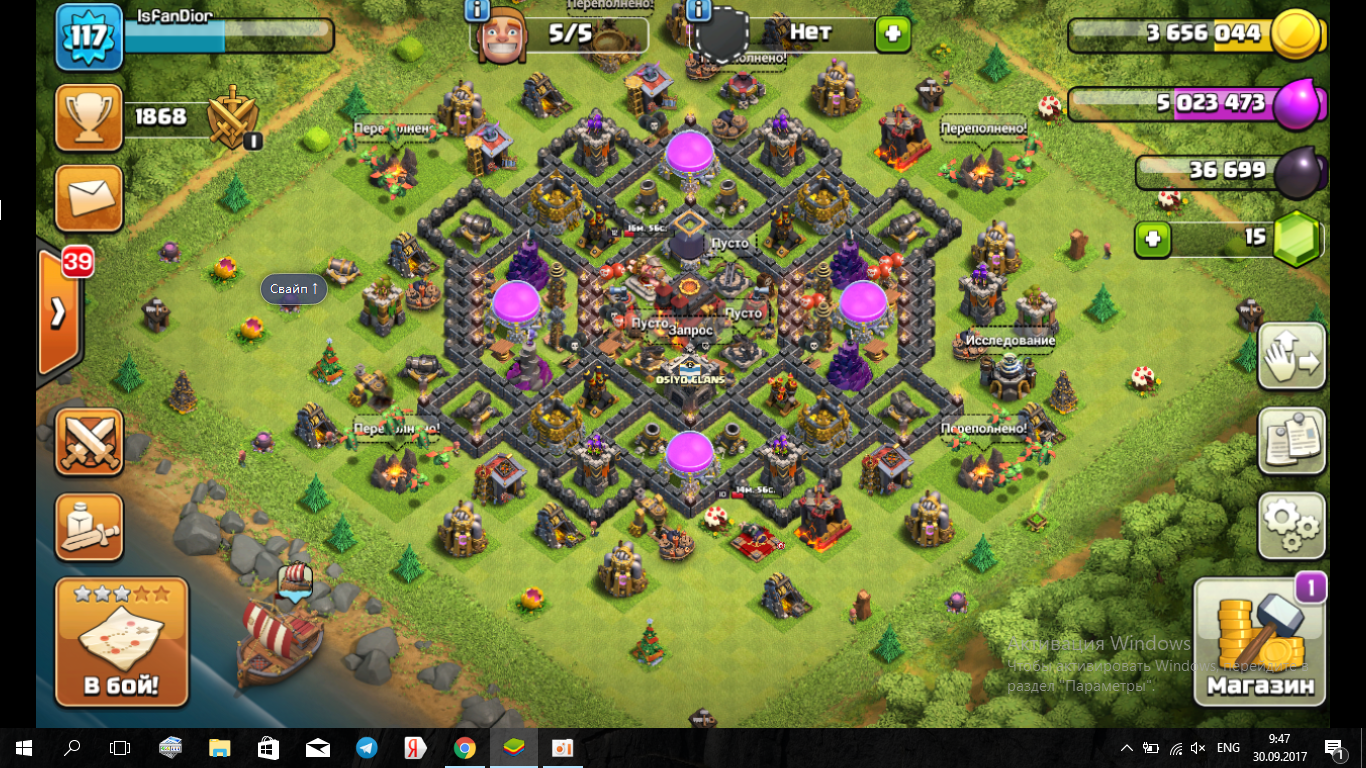Open the "В бой!" attack map button
This screenshot has height=768, width=1366.
pos(121,641)
